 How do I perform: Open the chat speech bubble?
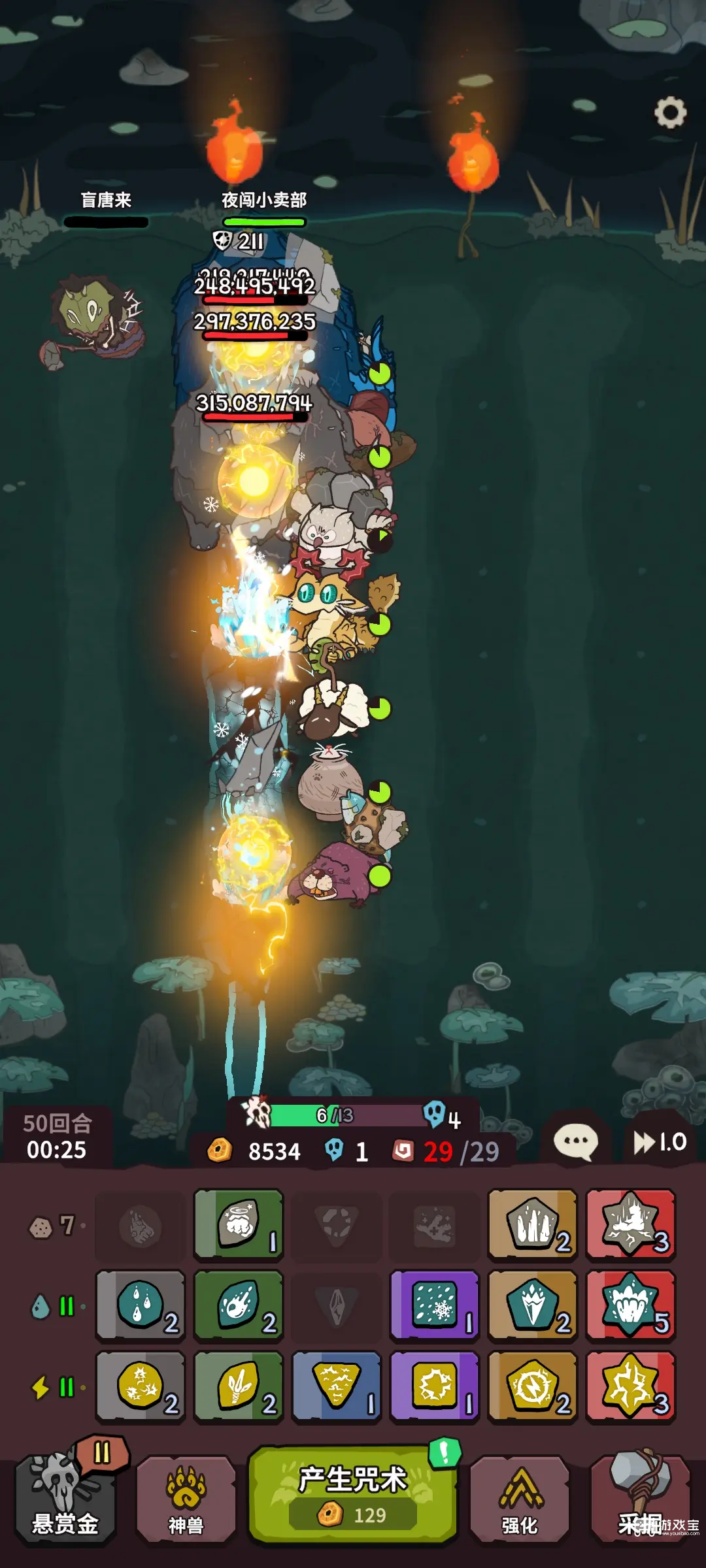pos(575,1142)
